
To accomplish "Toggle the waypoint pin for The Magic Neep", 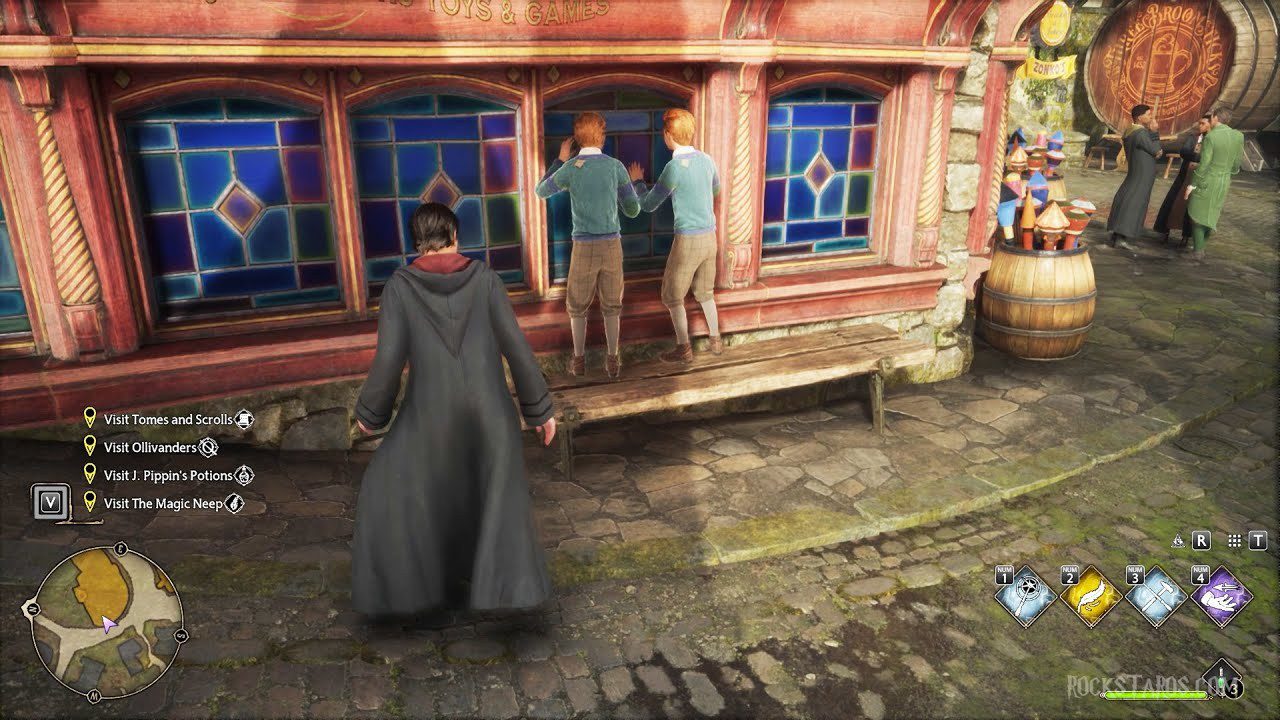I will pos(90,502).
